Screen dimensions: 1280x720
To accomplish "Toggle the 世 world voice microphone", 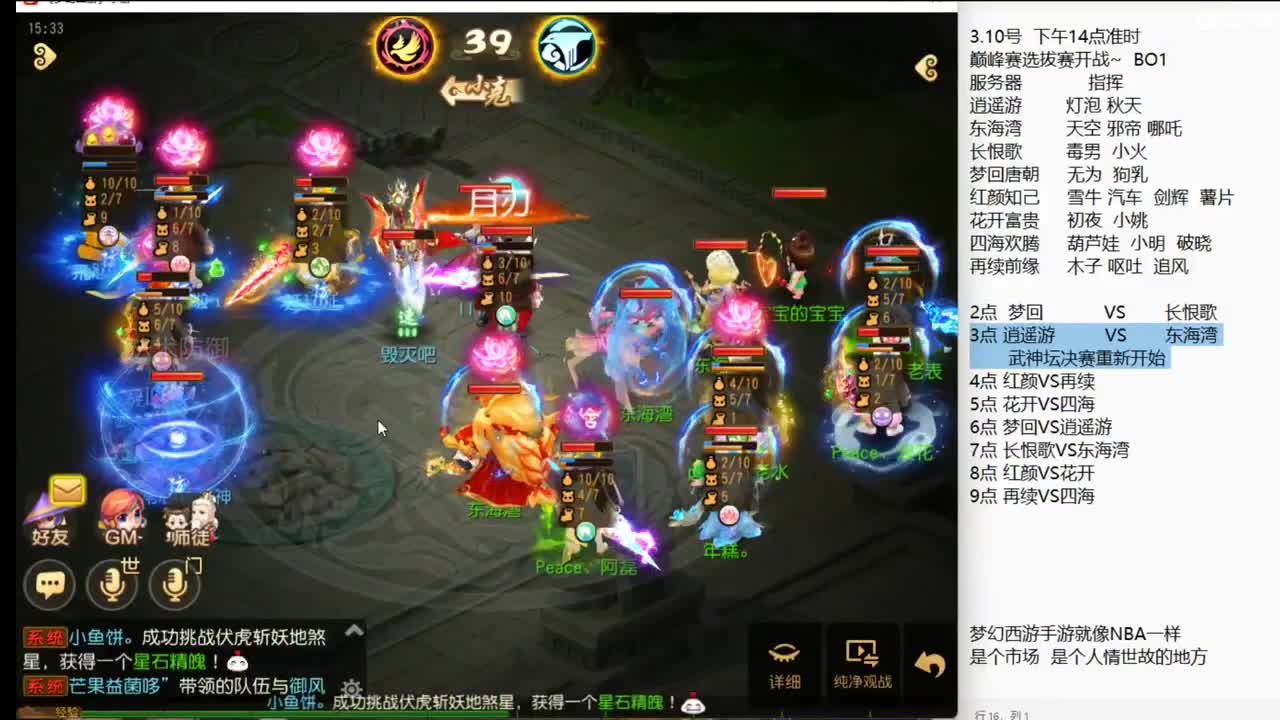I will point(111,582).
